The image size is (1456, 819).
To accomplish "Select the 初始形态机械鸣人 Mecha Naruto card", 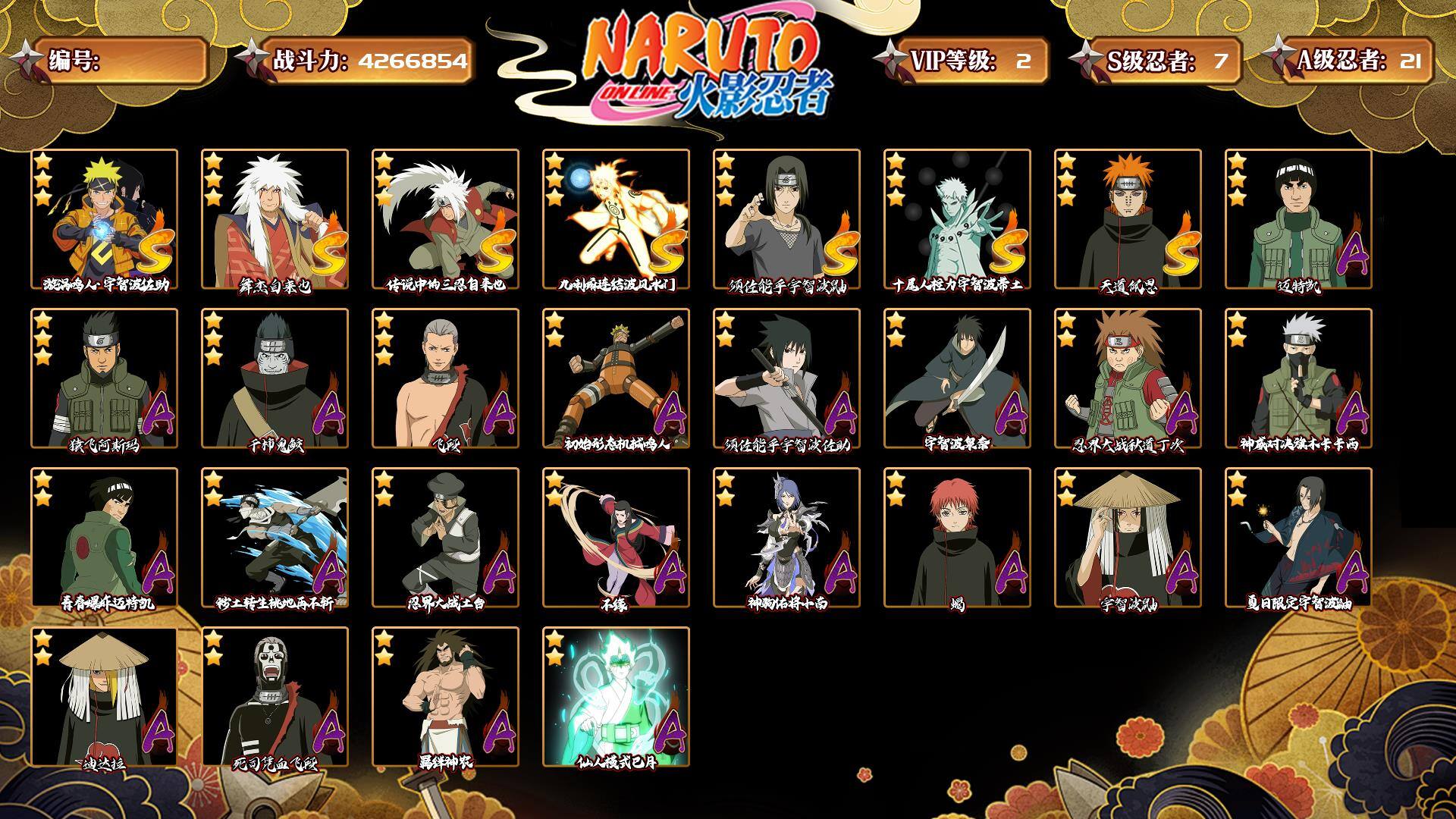I will point(616,378).
